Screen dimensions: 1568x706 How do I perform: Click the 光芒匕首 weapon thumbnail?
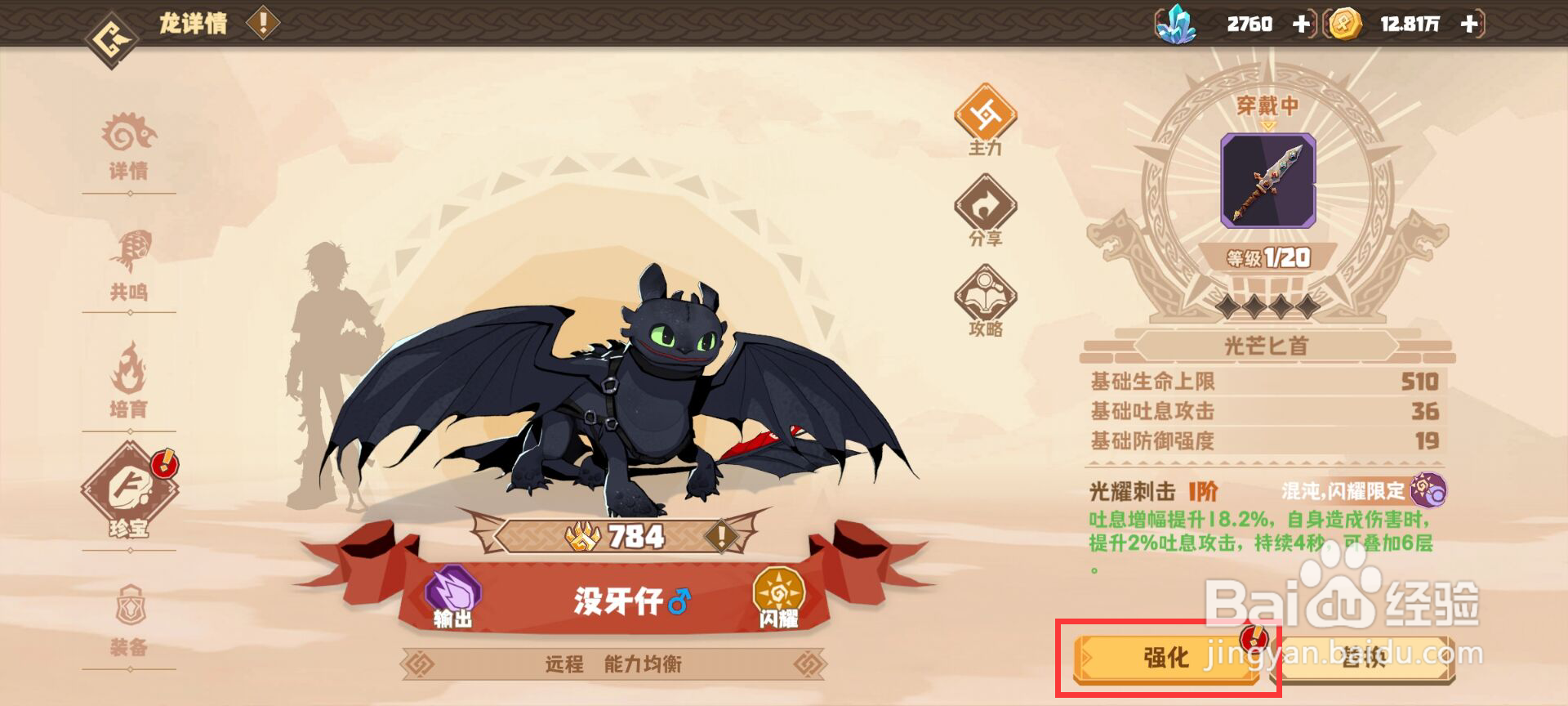click(1268, 181)
